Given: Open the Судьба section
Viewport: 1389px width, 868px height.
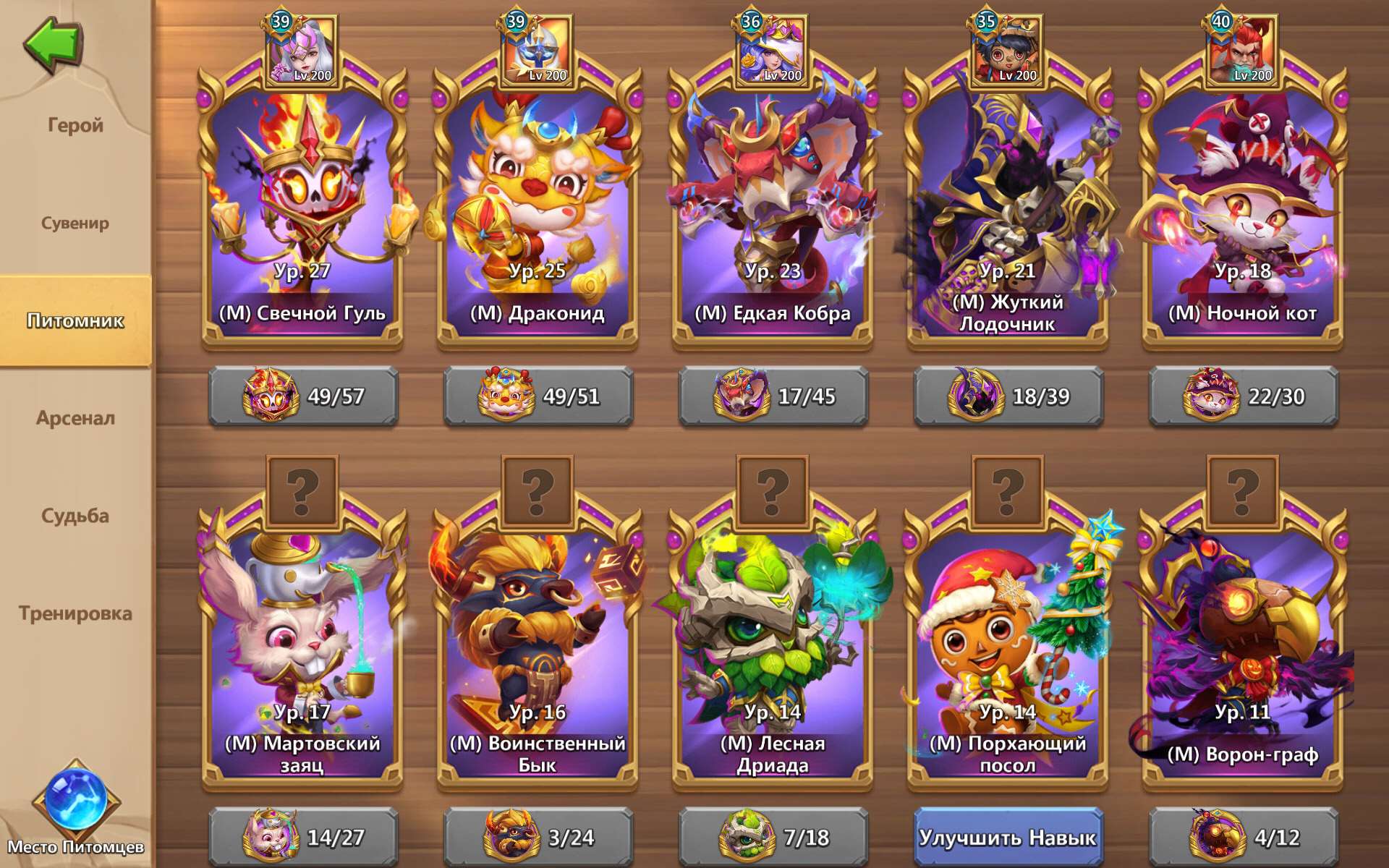Looking at the screenshot, I should pos(75,514).
